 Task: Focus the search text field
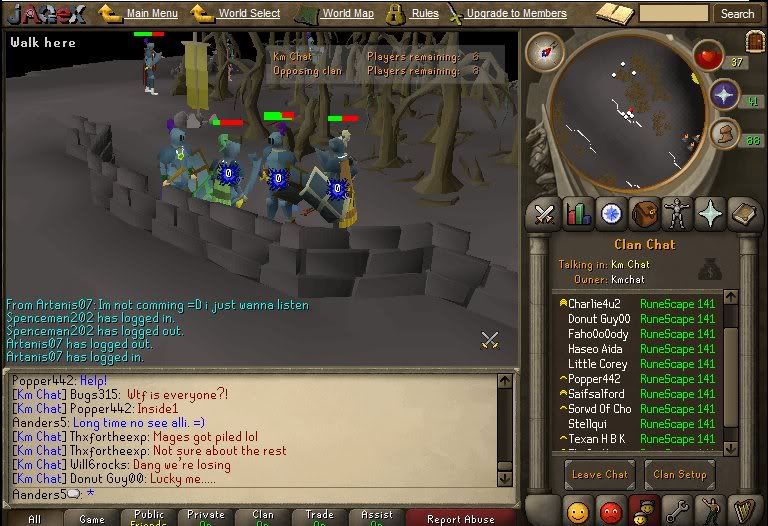(x=673, y=14)
